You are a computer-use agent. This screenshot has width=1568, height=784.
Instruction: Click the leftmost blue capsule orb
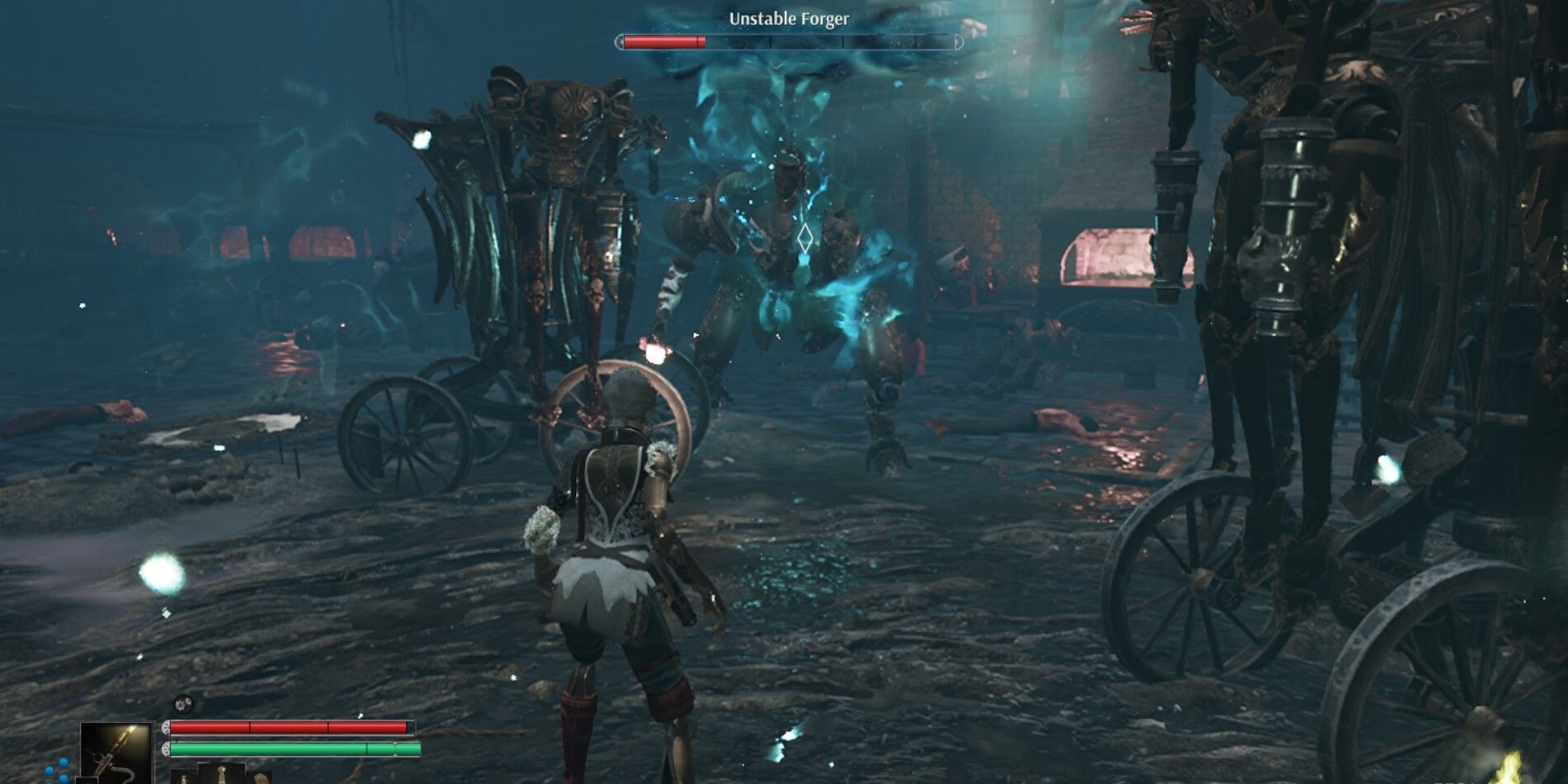point(48,771)
